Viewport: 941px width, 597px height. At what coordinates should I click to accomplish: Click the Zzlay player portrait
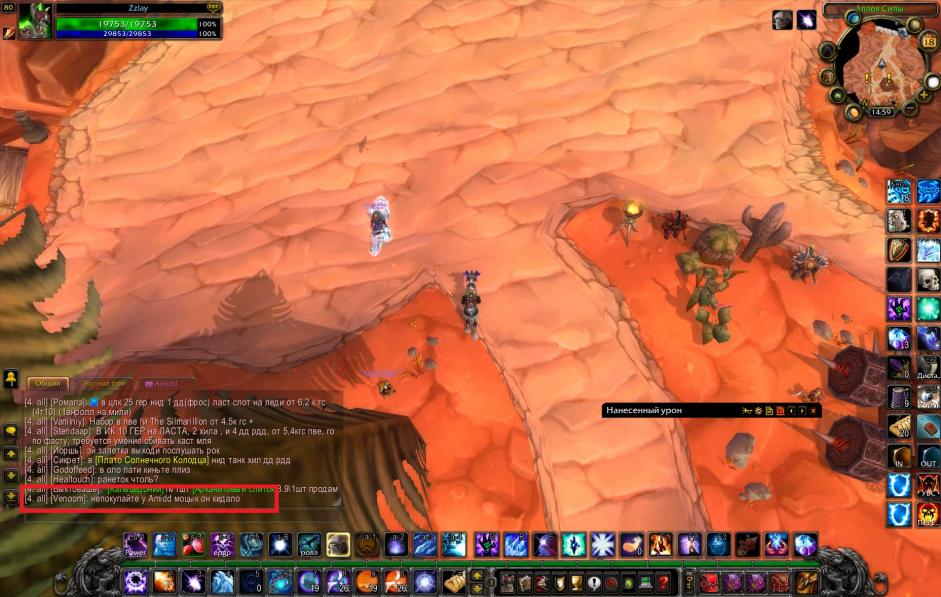pyautogui.click(x=34, y=21)
